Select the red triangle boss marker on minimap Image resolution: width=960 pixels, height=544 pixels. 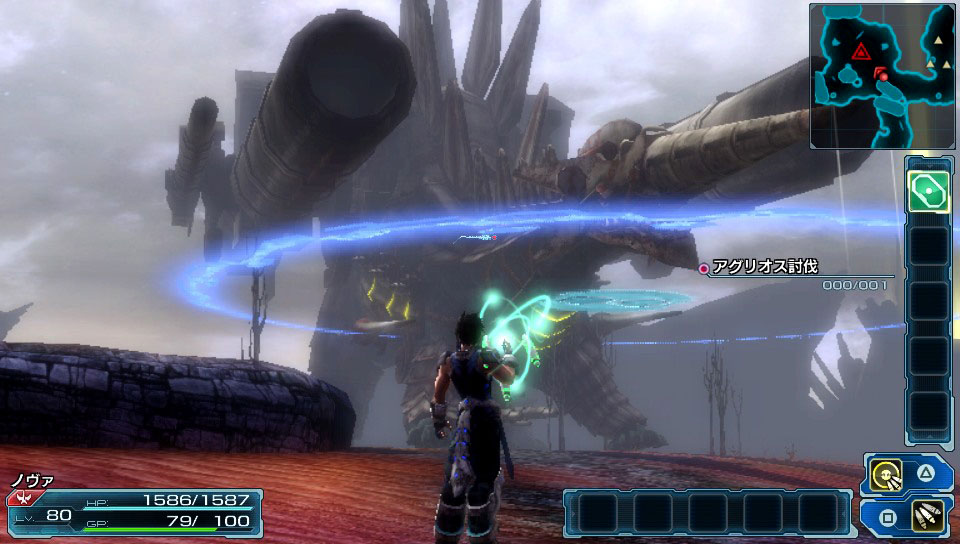tap(860, 51)
